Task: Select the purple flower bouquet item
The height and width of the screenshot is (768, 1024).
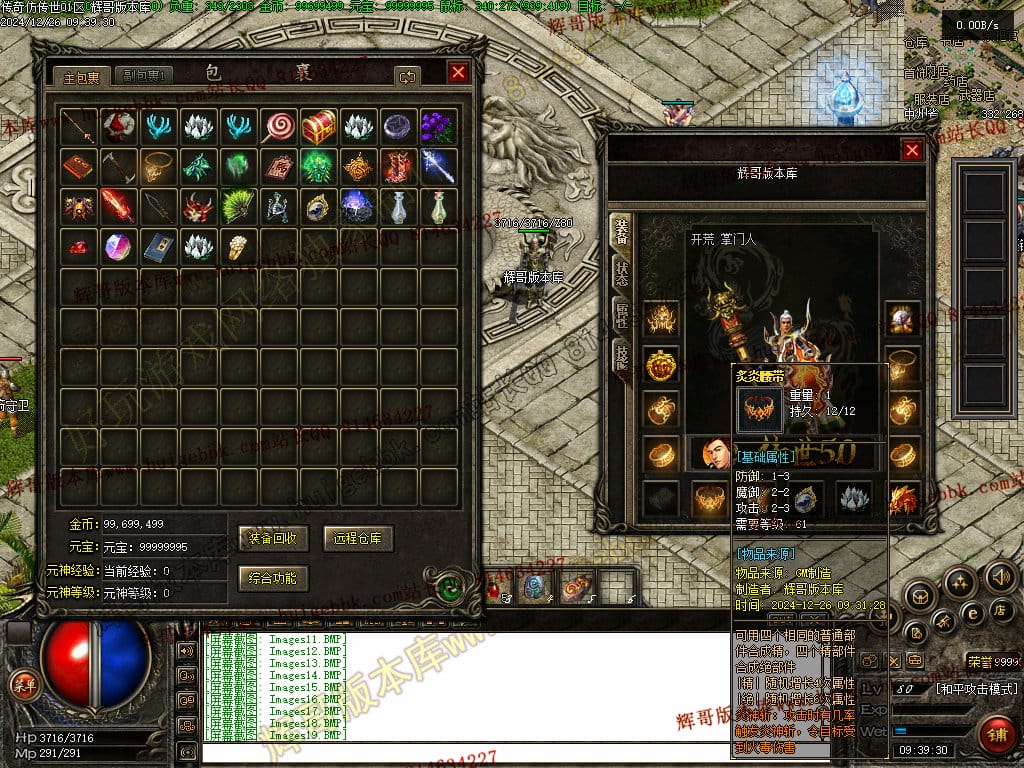Action: click(x=437, y=126)
